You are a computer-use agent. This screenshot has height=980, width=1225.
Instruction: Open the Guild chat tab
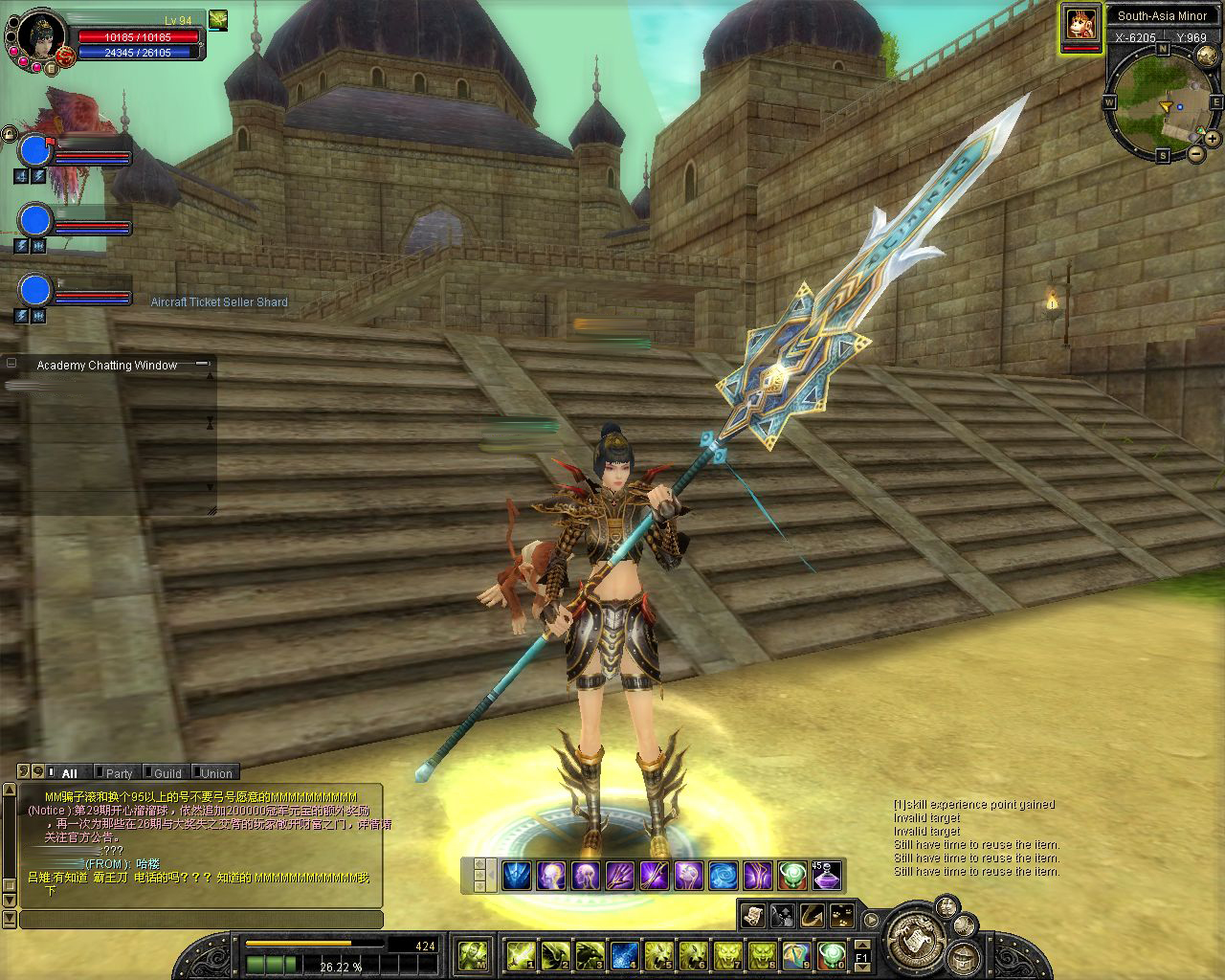tap(167, 773)
